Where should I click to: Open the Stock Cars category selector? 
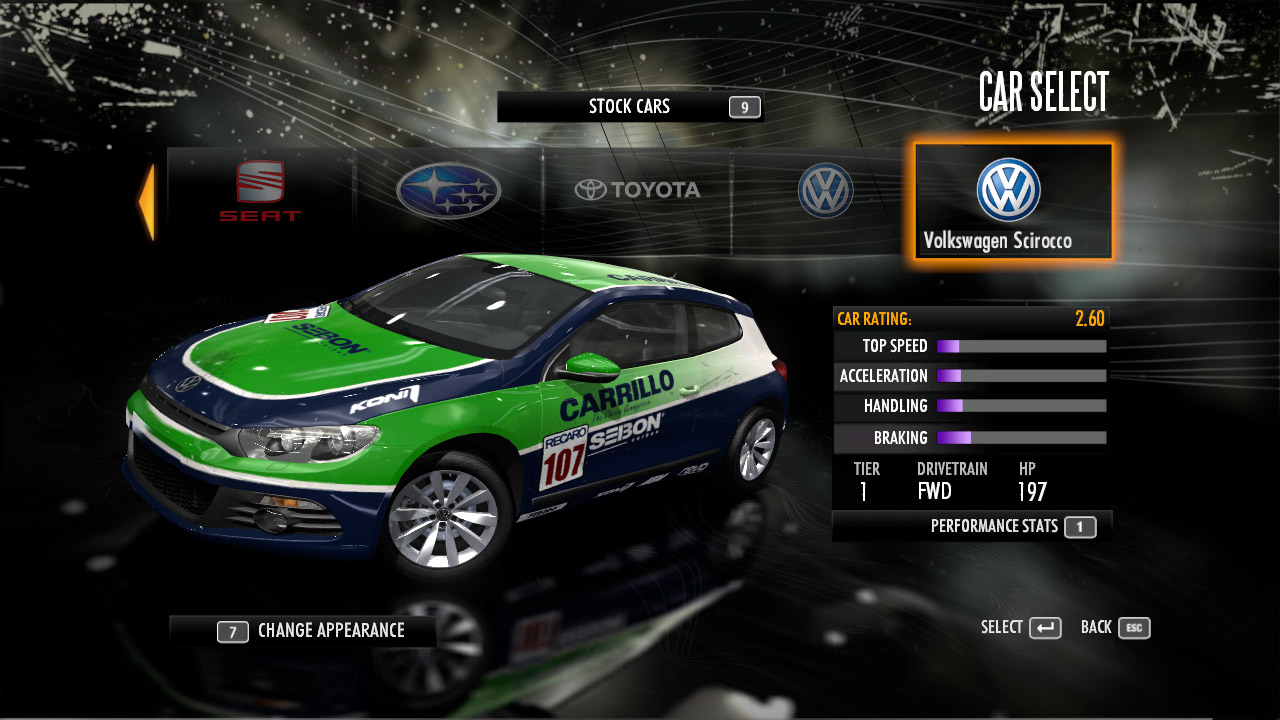630,107
